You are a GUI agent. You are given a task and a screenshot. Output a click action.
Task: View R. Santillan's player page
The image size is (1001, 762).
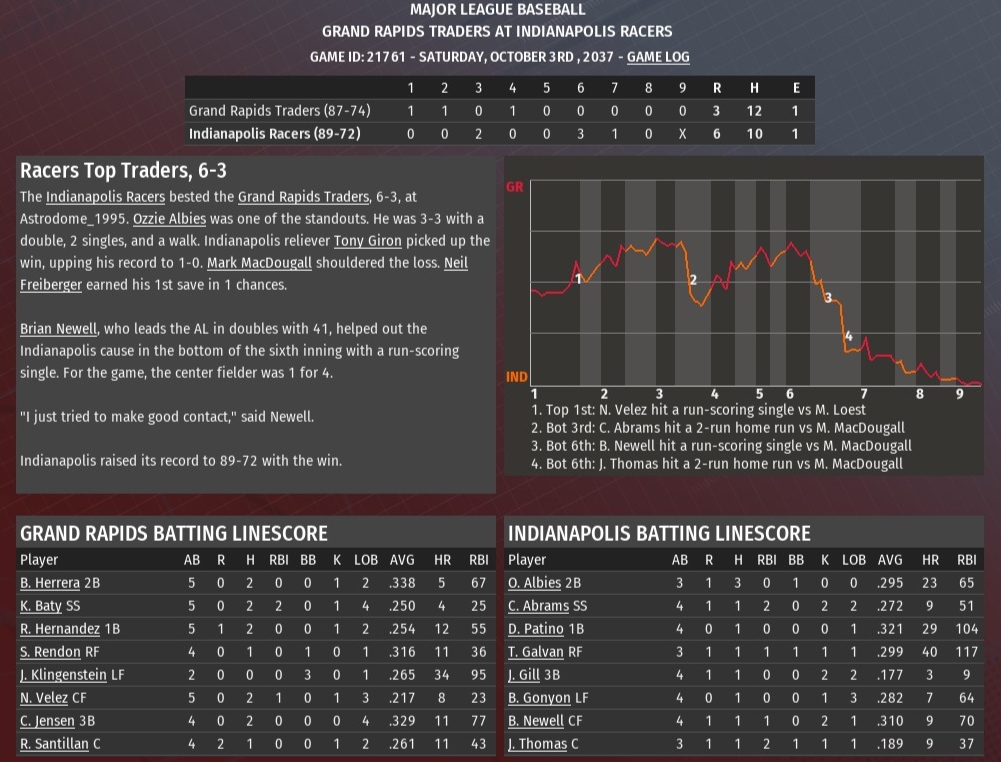coord(52,744)
